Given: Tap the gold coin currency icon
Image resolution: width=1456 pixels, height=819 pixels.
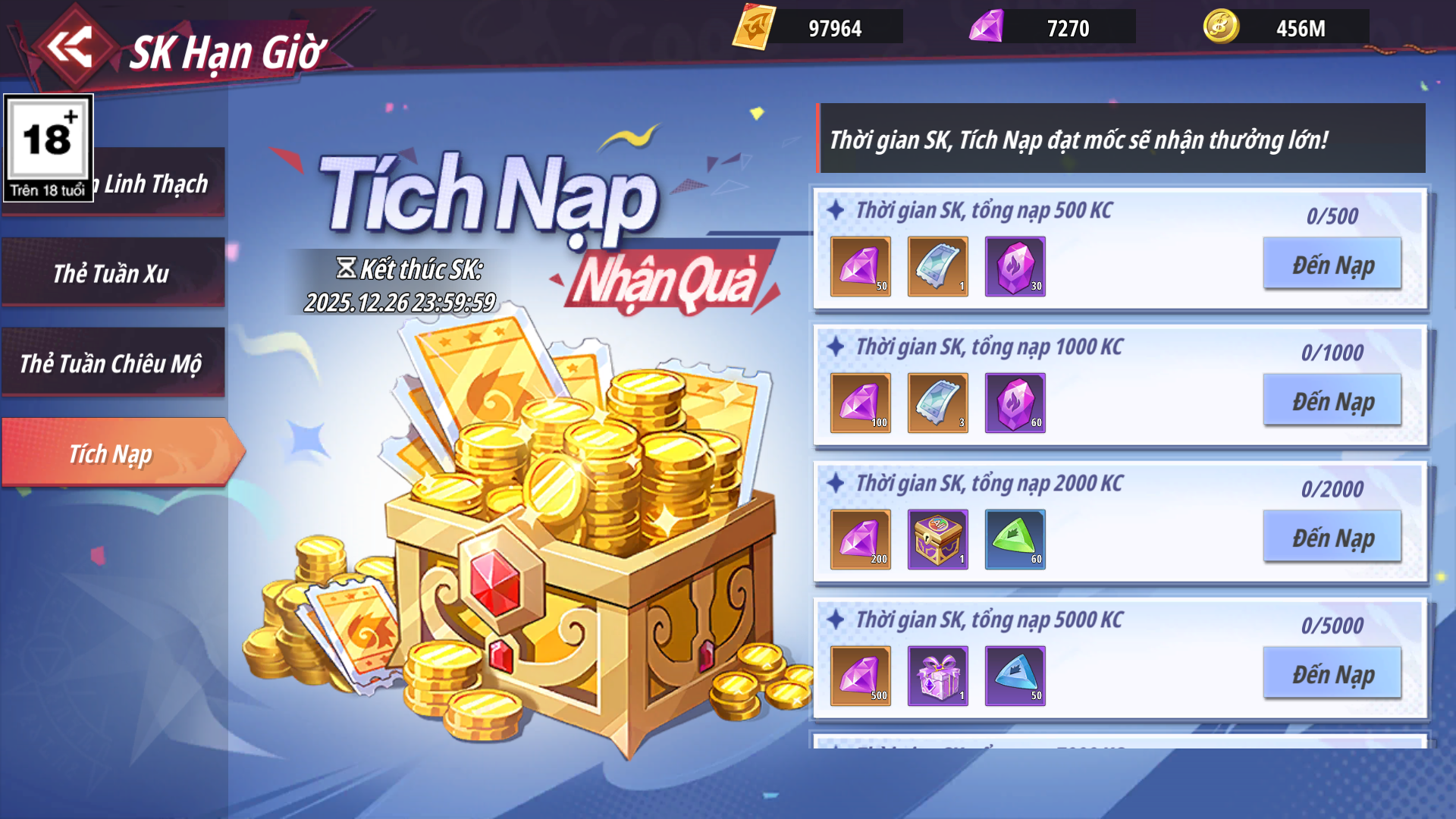Looking at the screenshot, I should 1221,27.
